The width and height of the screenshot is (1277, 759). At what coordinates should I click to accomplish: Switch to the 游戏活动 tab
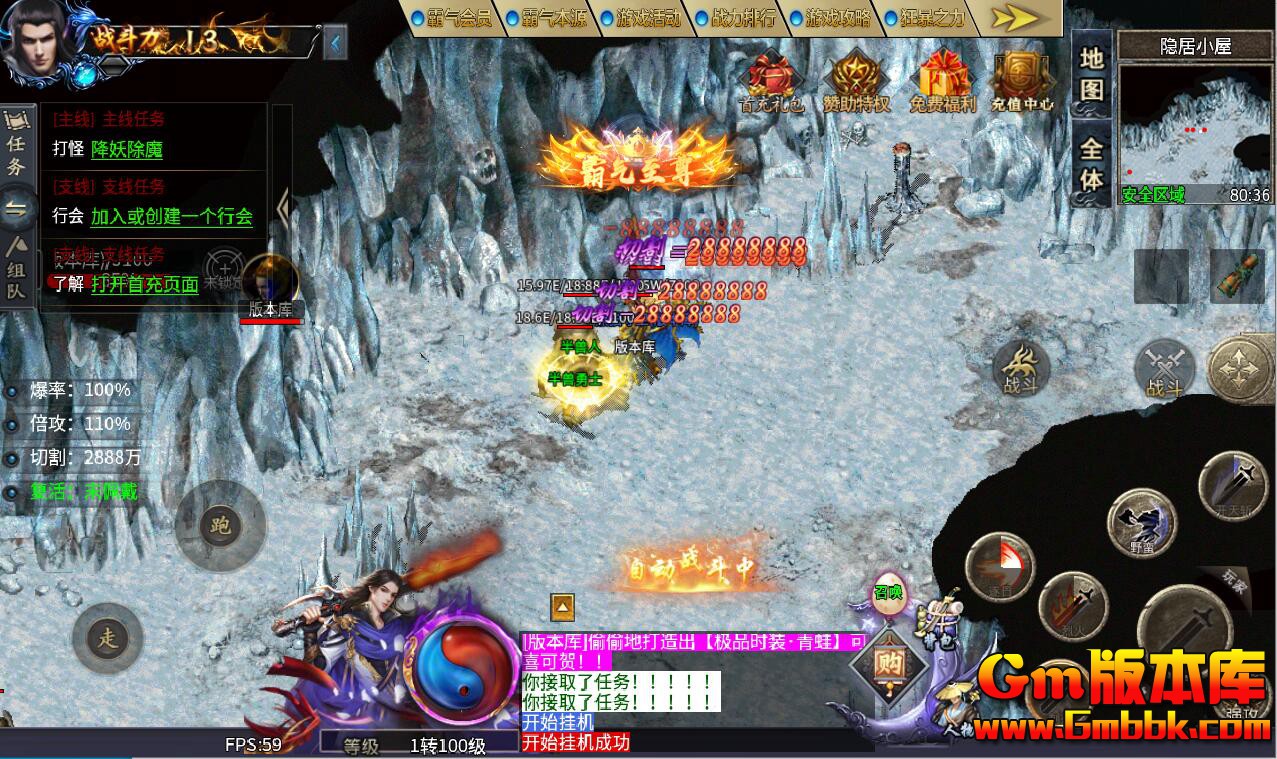(x=644, y=18)
